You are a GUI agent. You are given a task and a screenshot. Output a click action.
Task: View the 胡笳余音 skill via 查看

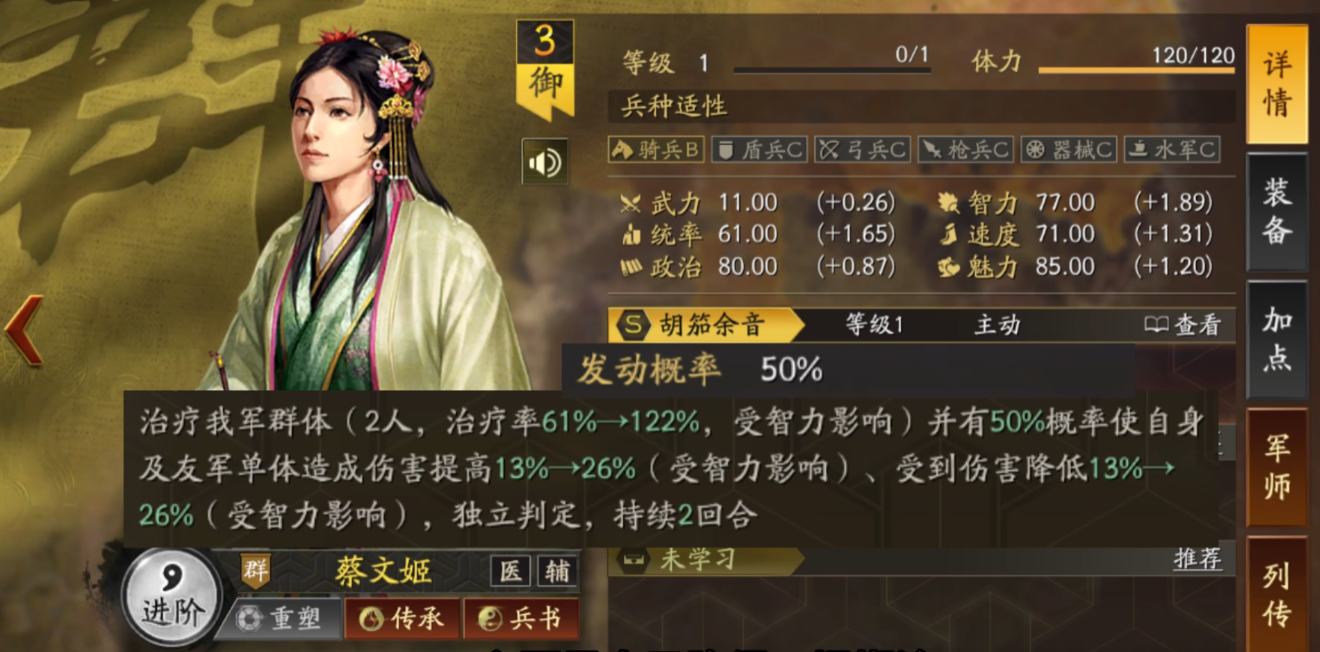coord(1184,324)
